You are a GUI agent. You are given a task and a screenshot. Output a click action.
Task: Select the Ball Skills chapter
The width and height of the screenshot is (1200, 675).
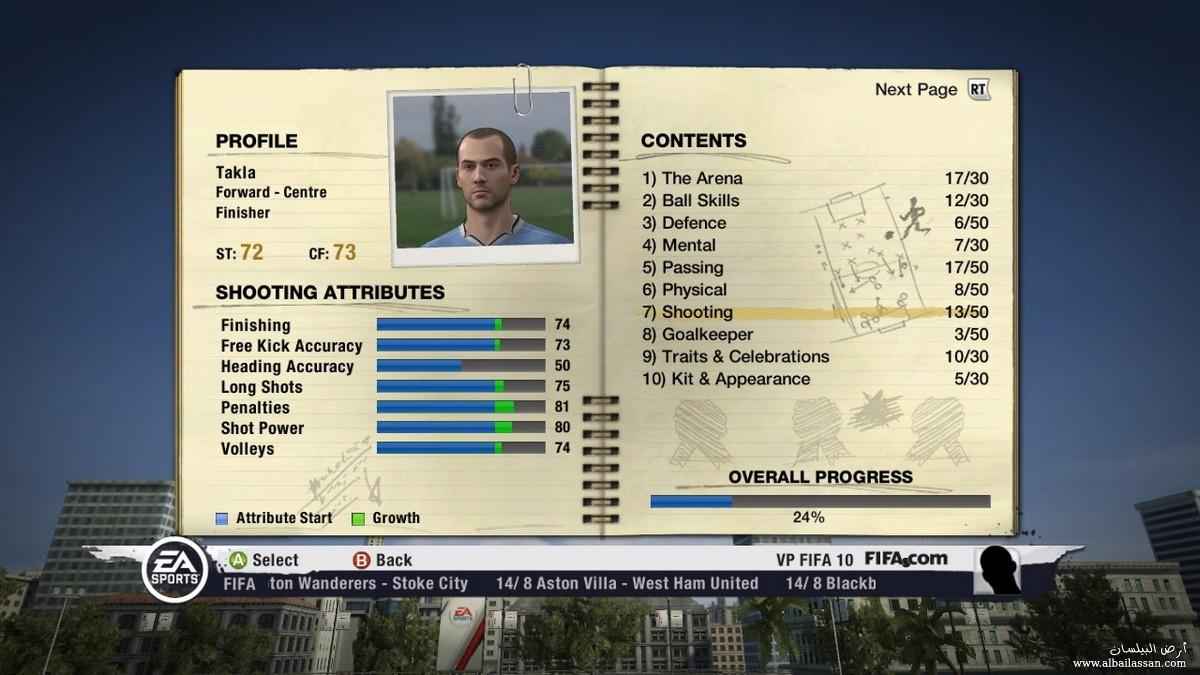tap(700, 201)
